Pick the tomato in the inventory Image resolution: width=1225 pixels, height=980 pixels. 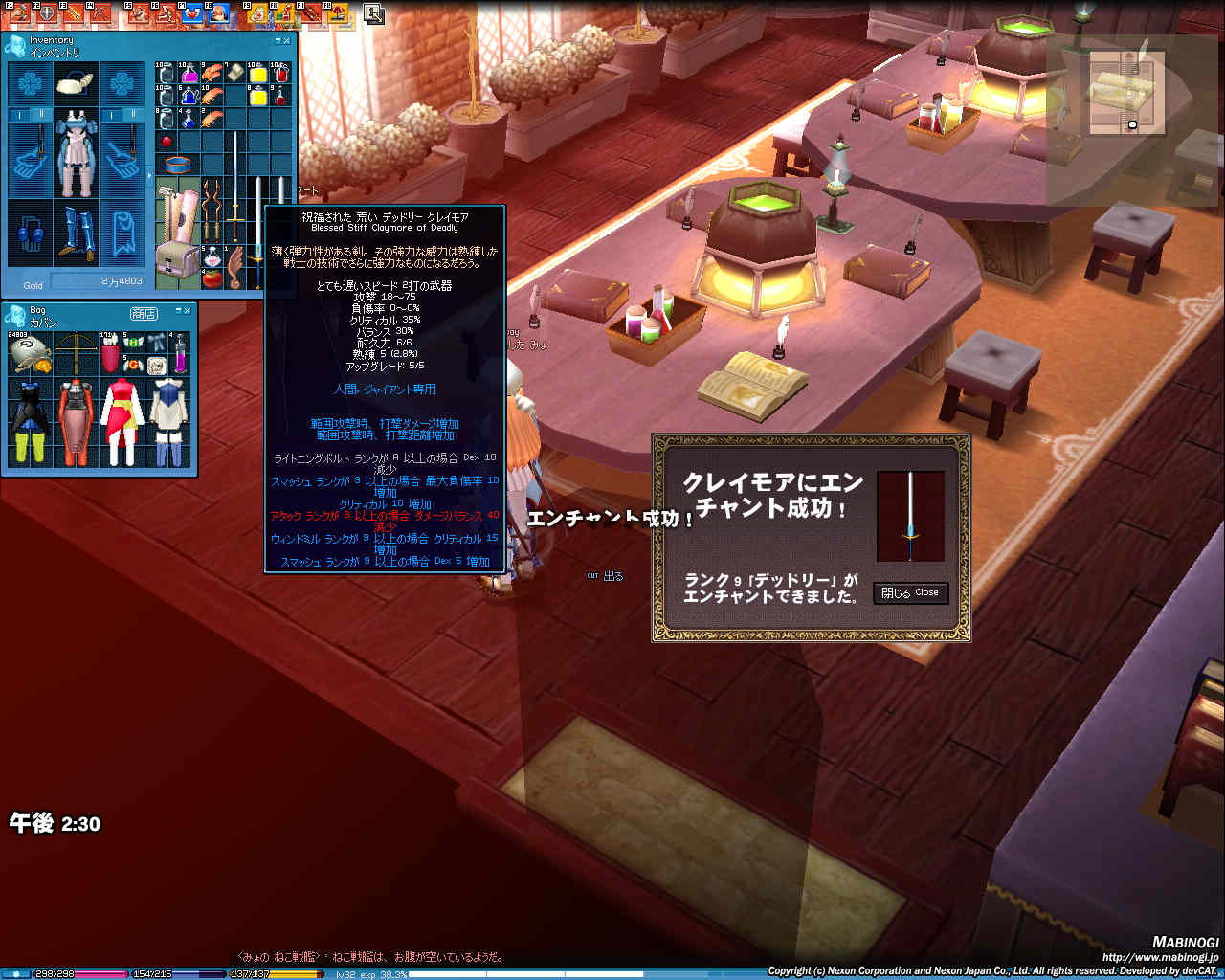point(212,278)
